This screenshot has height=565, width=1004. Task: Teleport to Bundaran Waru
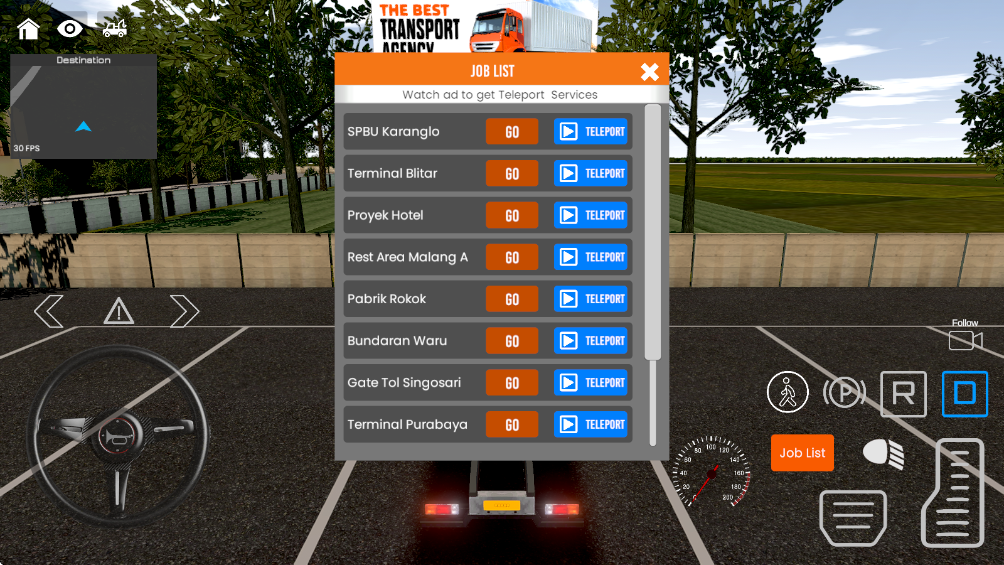click(x=591, y=341)
